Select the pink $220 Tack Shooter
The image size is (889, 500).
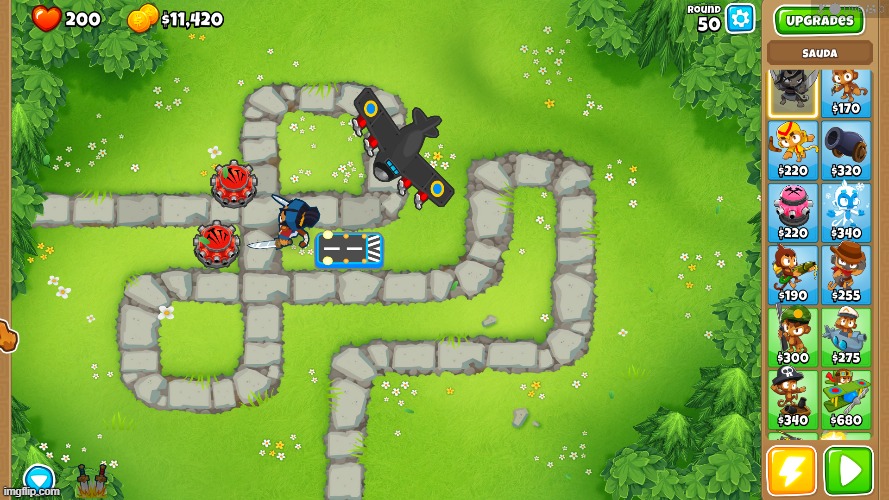point(792,213)
